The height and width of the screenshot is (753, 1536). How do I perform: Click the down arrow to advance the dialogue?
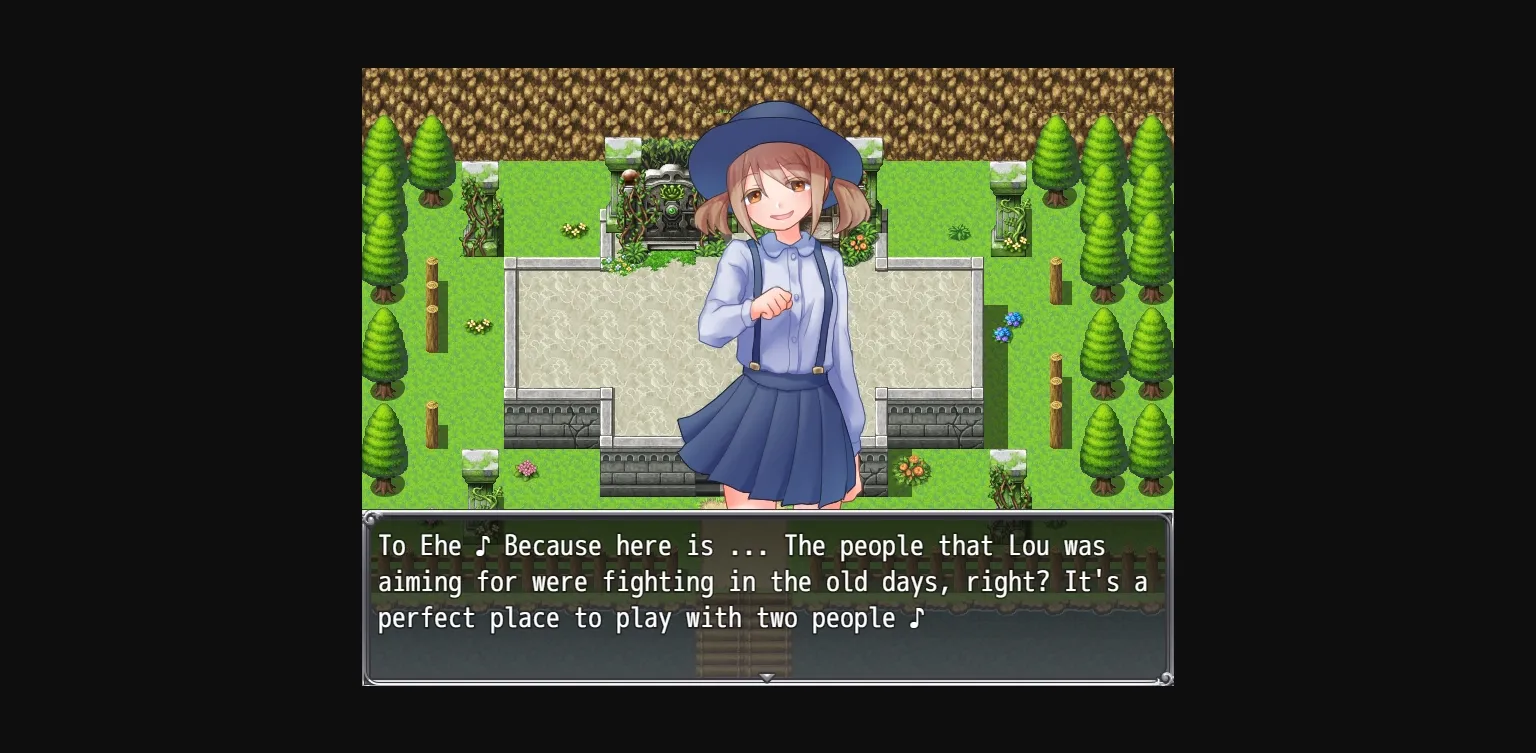click(767, 678)
